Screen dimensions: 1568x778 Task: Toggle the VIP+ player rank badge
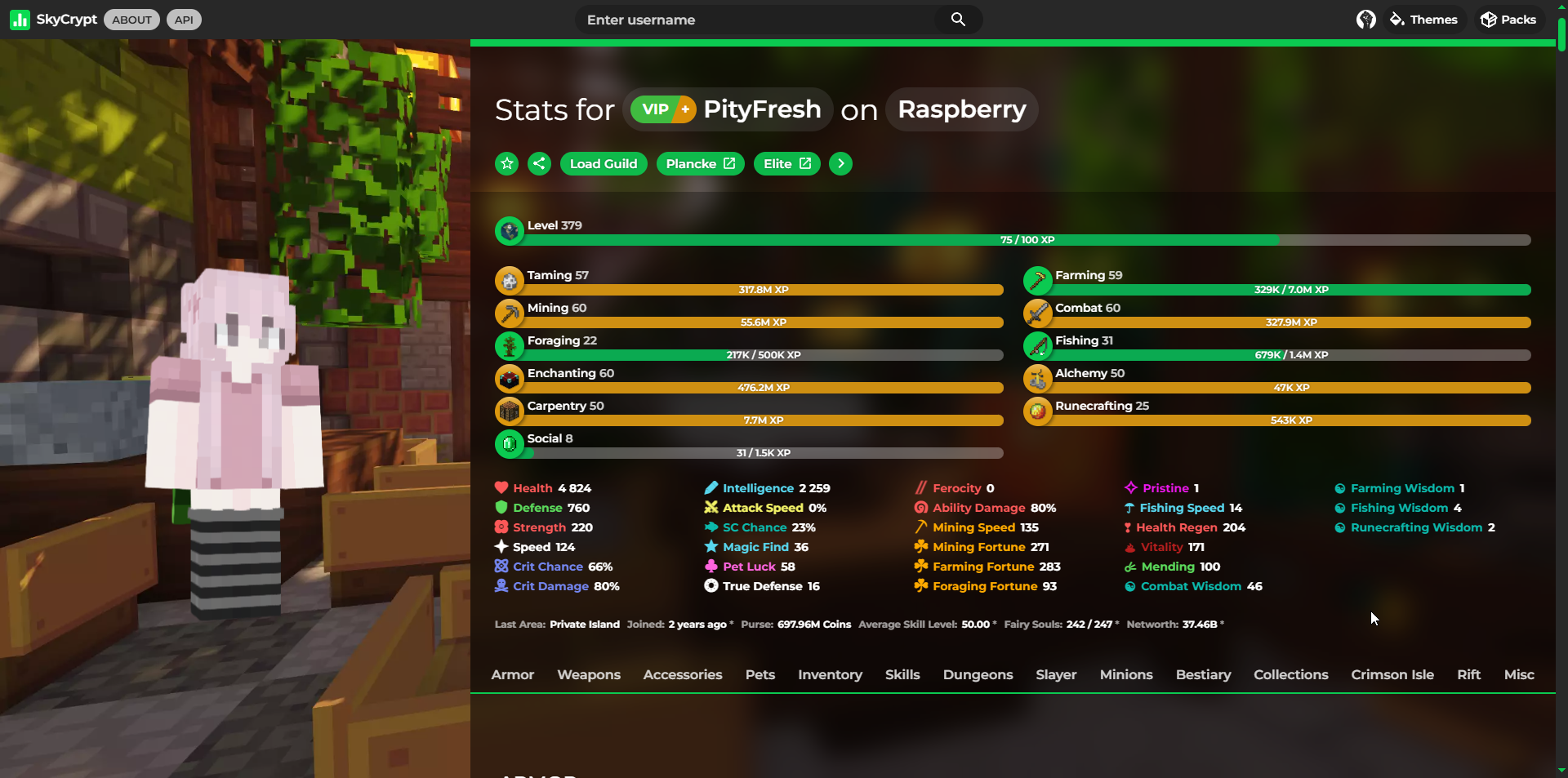tap(662, 109)
